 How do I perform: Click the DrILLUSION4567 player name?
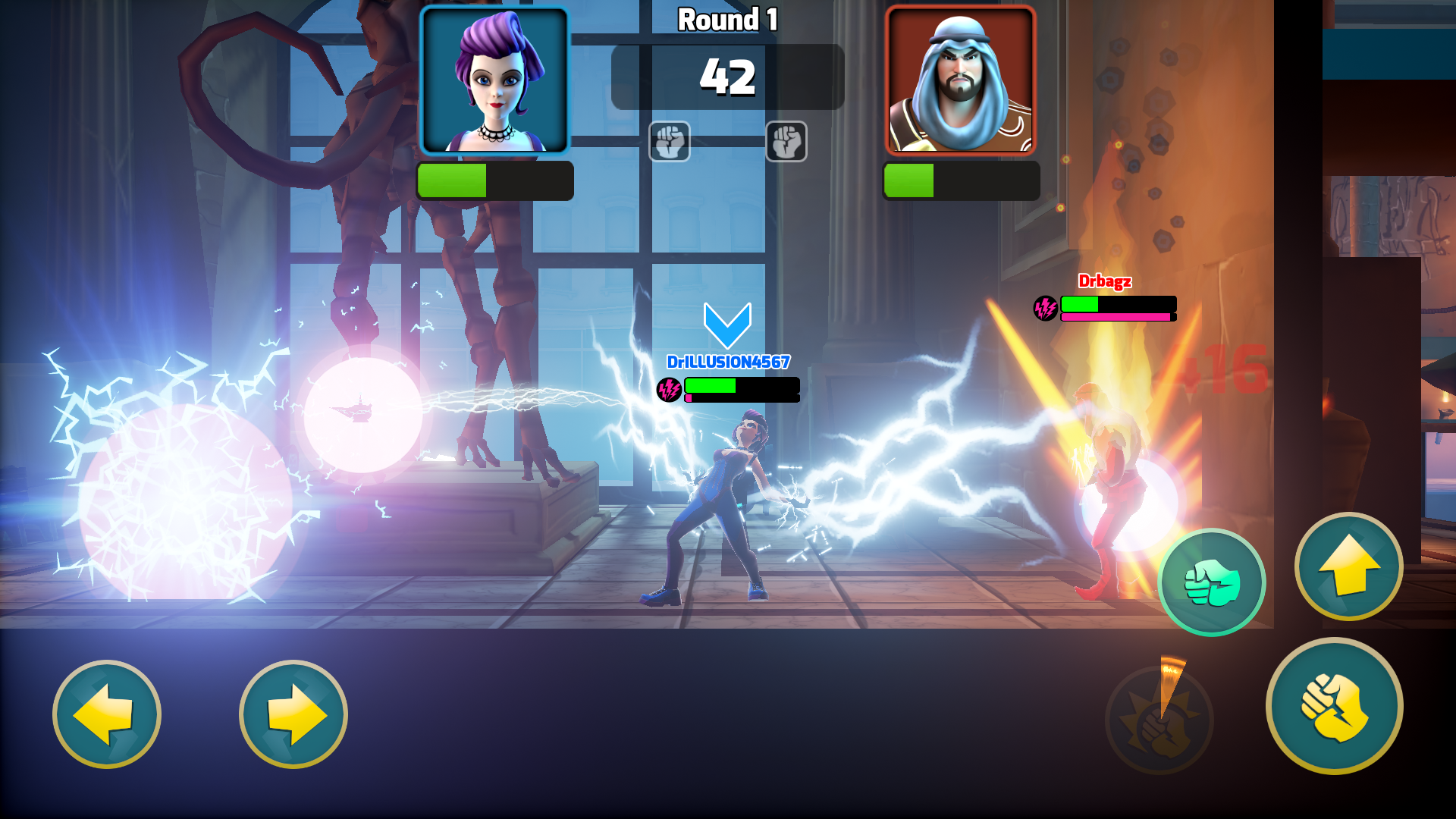[727, 362]
